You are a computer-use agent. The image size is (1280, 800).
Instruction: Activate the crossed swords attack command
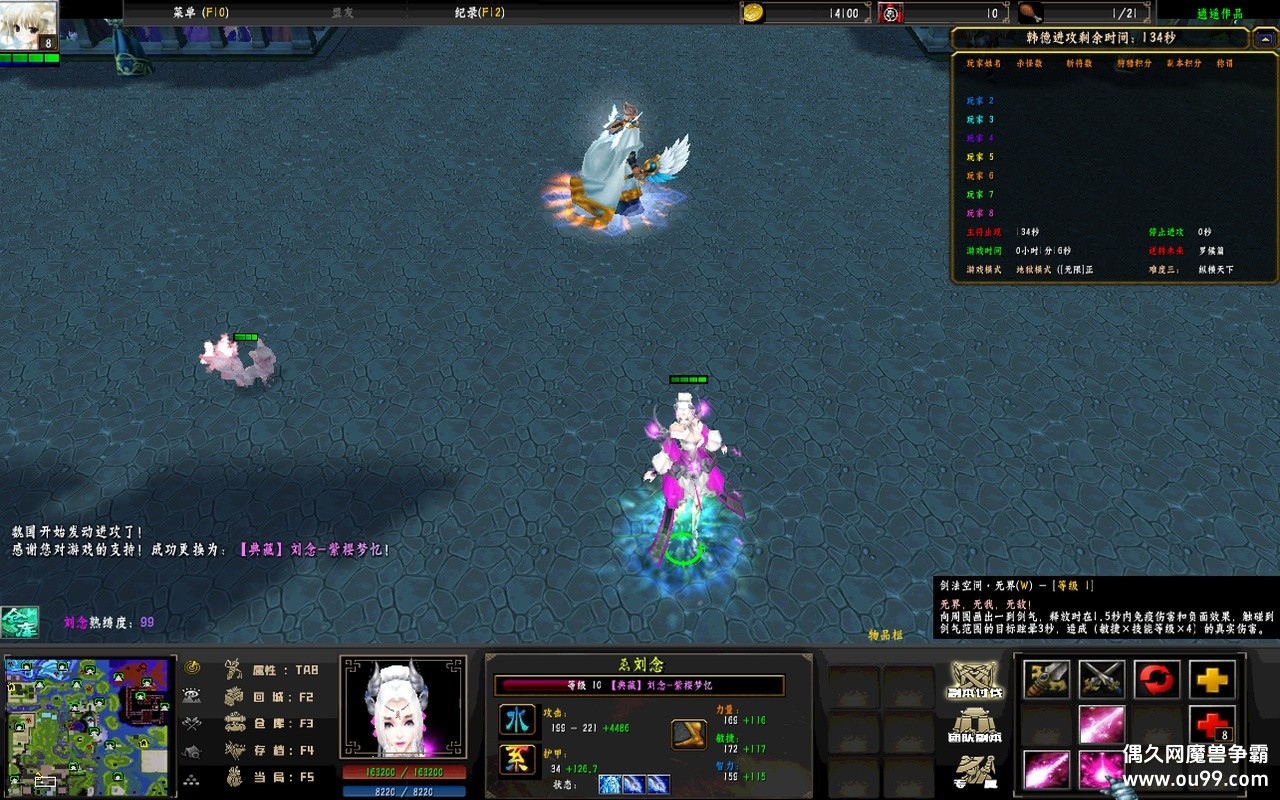pyautogui.click(x=1102, y=680)
